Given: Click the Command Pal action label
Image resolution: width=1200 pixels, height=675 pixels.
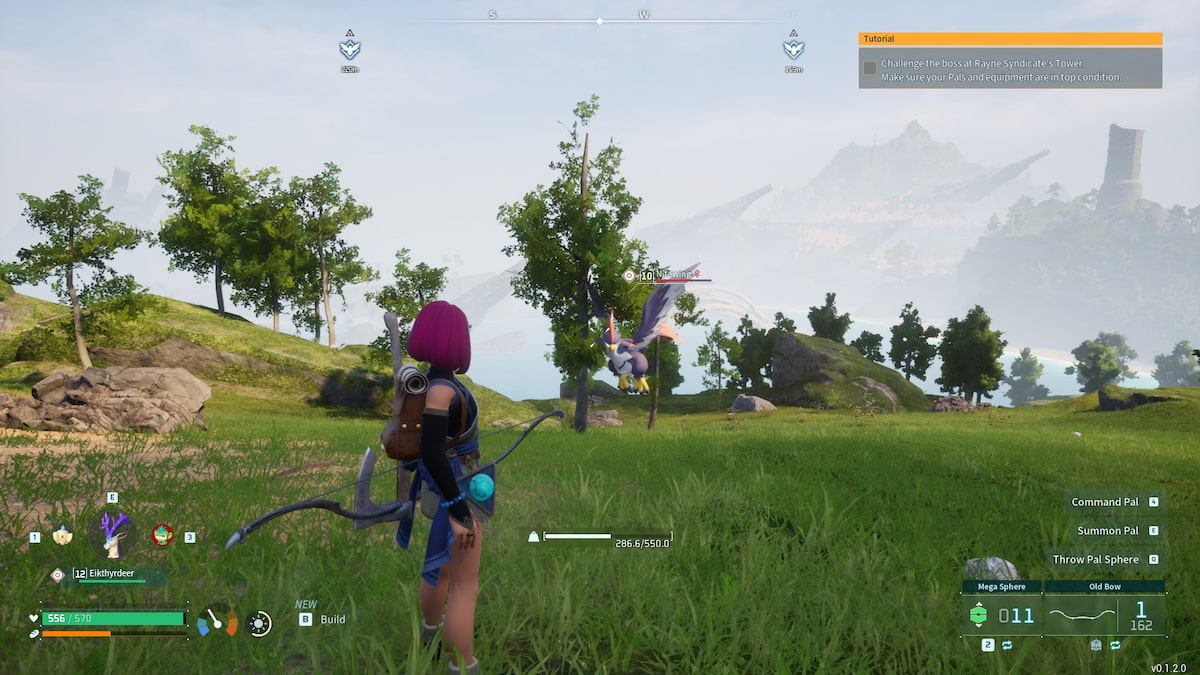Looking at the screenshot, I should pos(1104,502).
